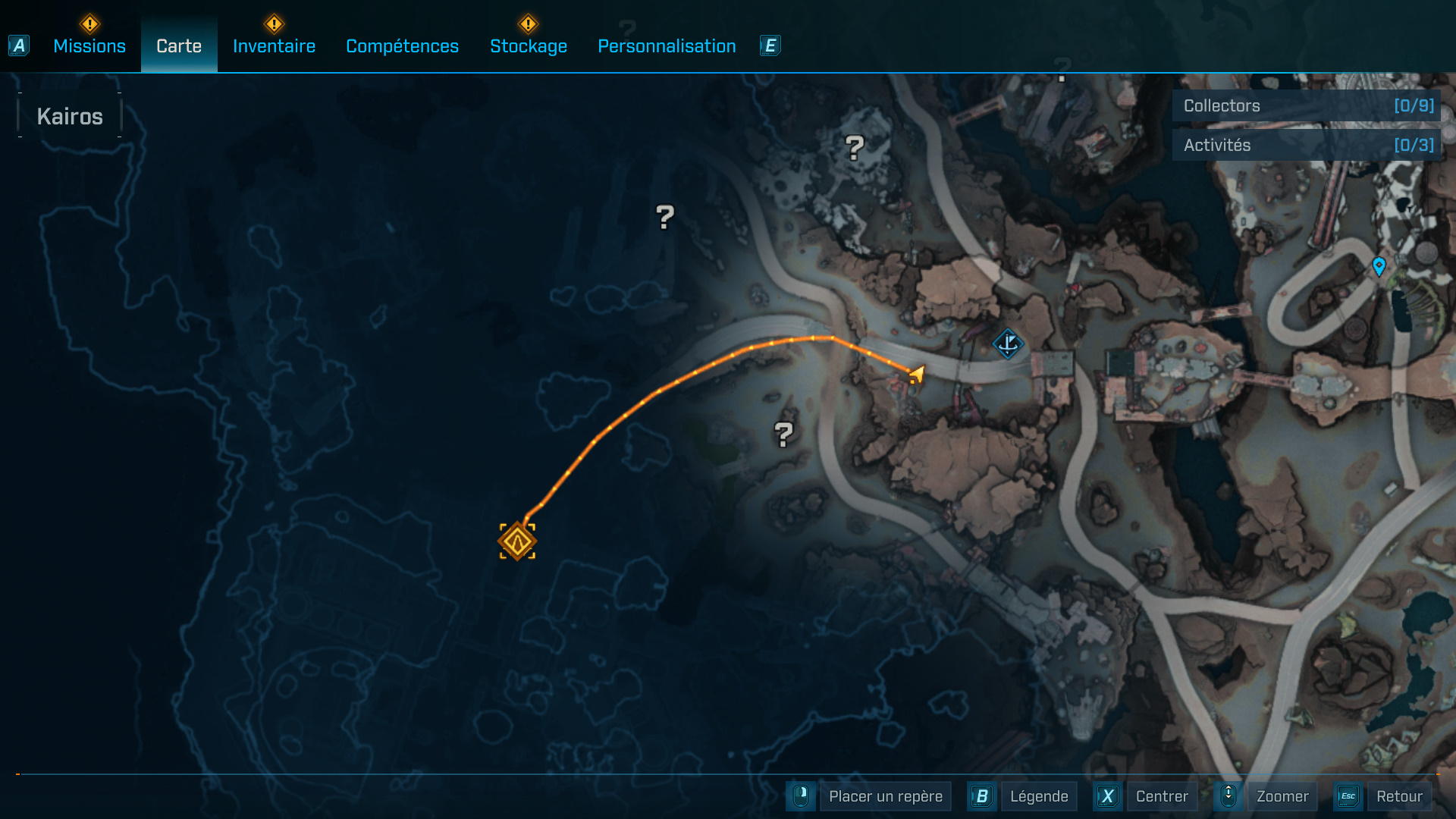Expand the Collectors tracker row
The width and height of the screenshot is (1456, 819).
tap(1306, 105)
